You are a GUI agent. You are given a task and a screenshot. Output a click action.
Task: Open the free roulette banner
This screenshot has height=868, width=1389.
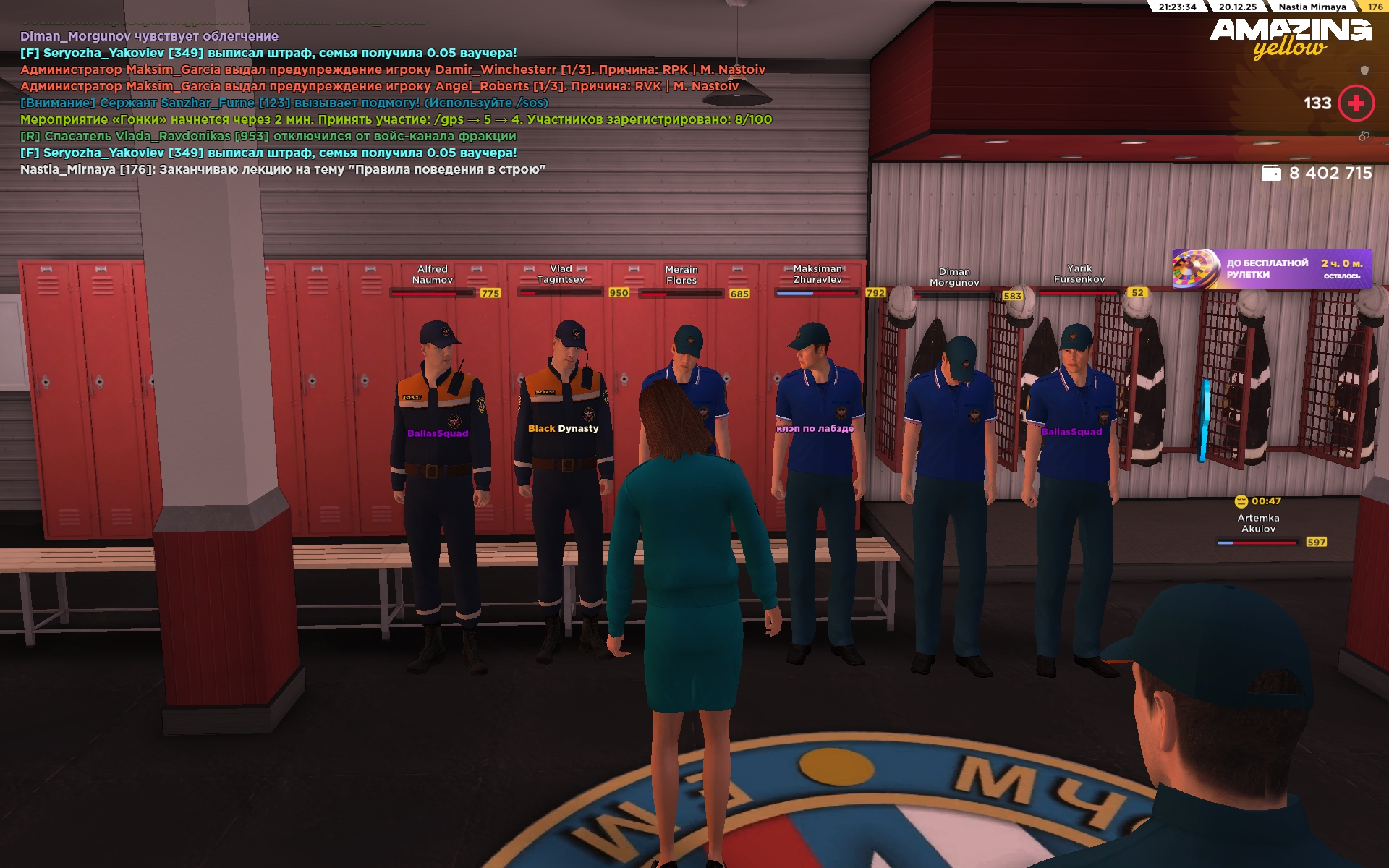pyautogui.click(x=1271, y=269)
